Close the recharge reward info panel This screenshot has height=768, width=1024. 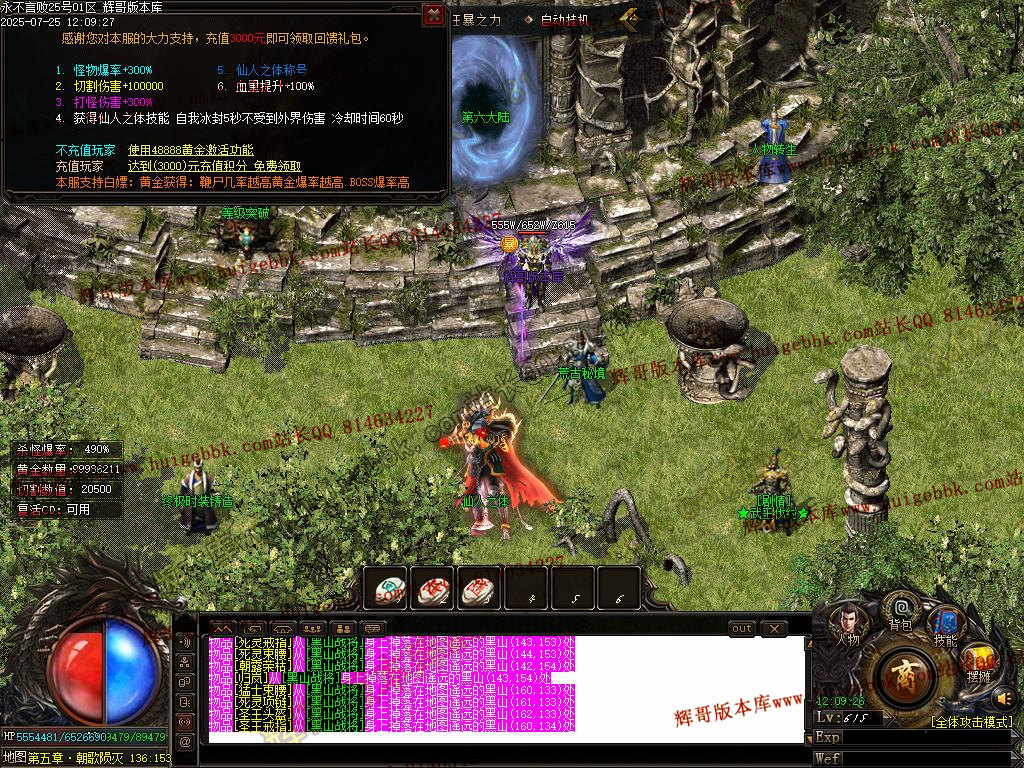(433, 14)
